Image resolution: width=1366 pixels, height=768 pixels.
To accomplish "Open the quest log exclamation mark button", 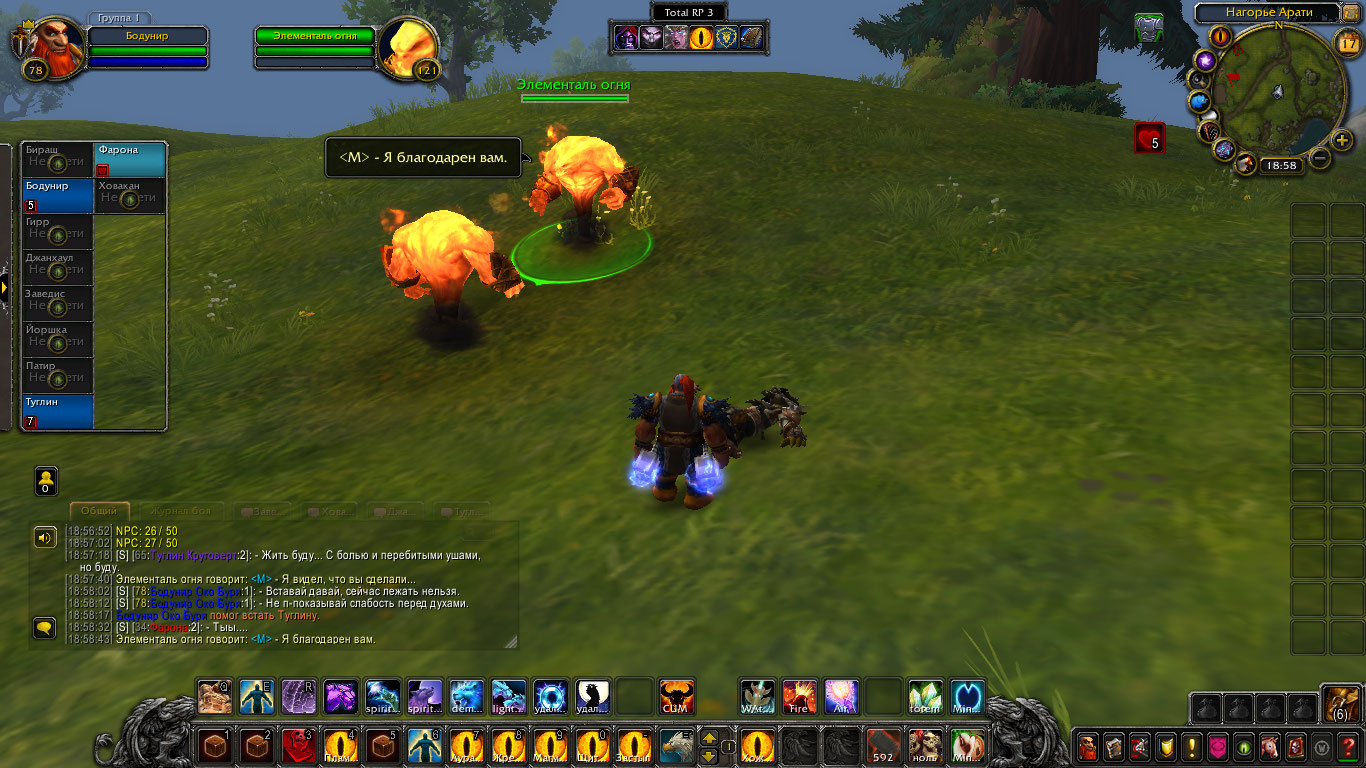I will (1192, 746).
